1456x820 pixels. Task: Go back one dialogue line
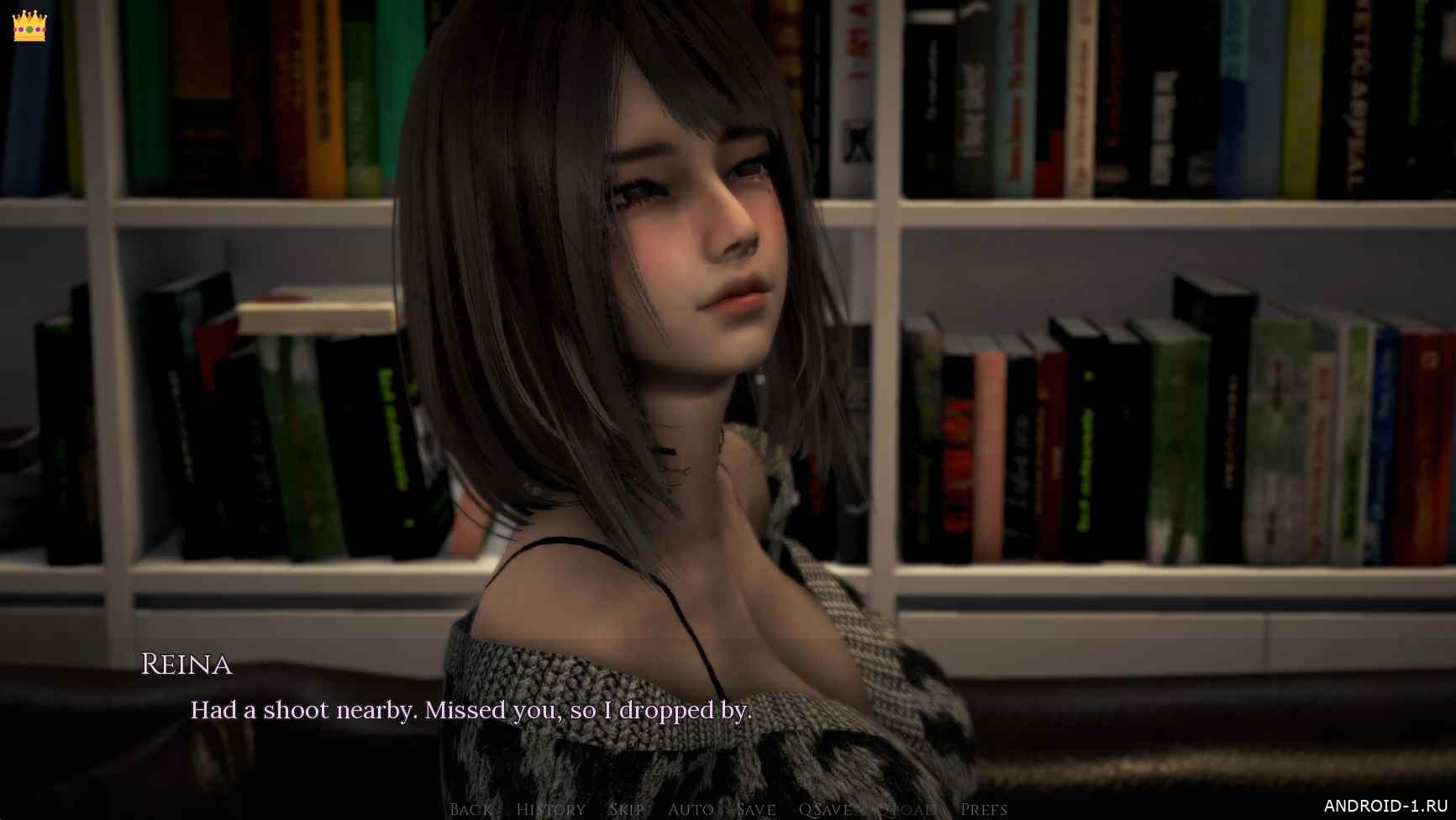[x=470, y=809]
